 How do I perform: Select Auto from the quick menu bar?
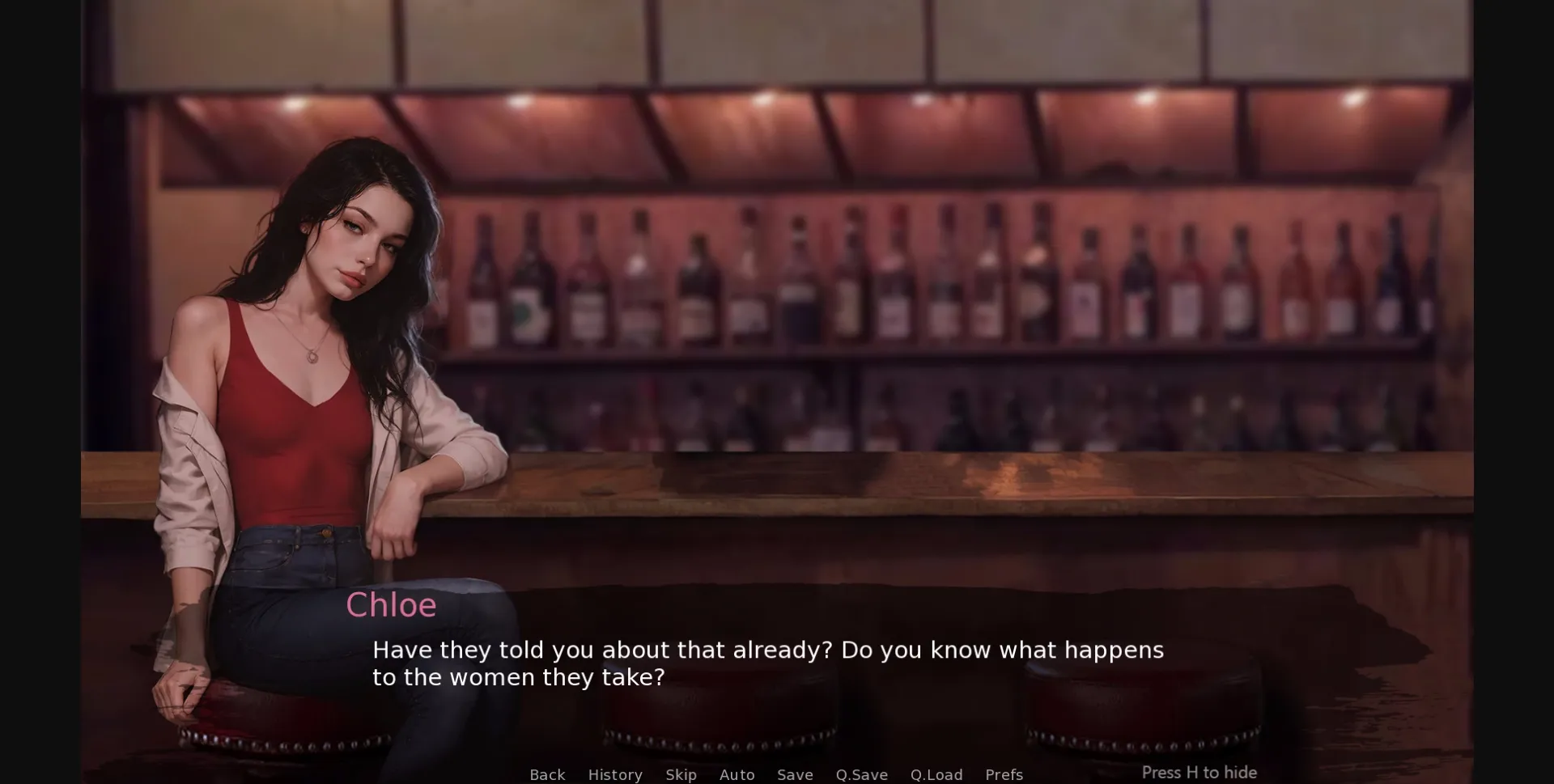(737, 774)
